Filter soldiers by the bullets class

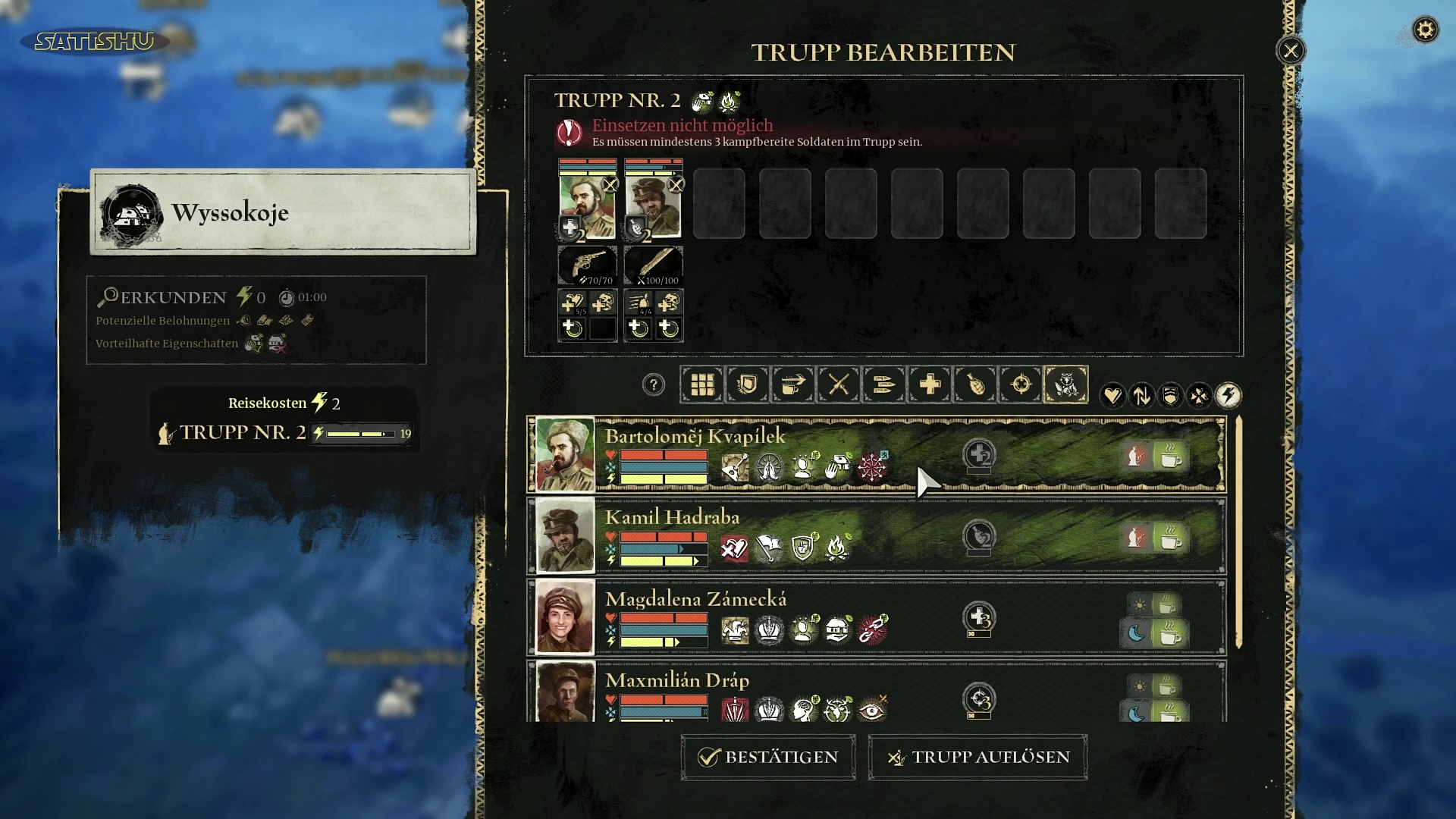click(x=884, y=384)
